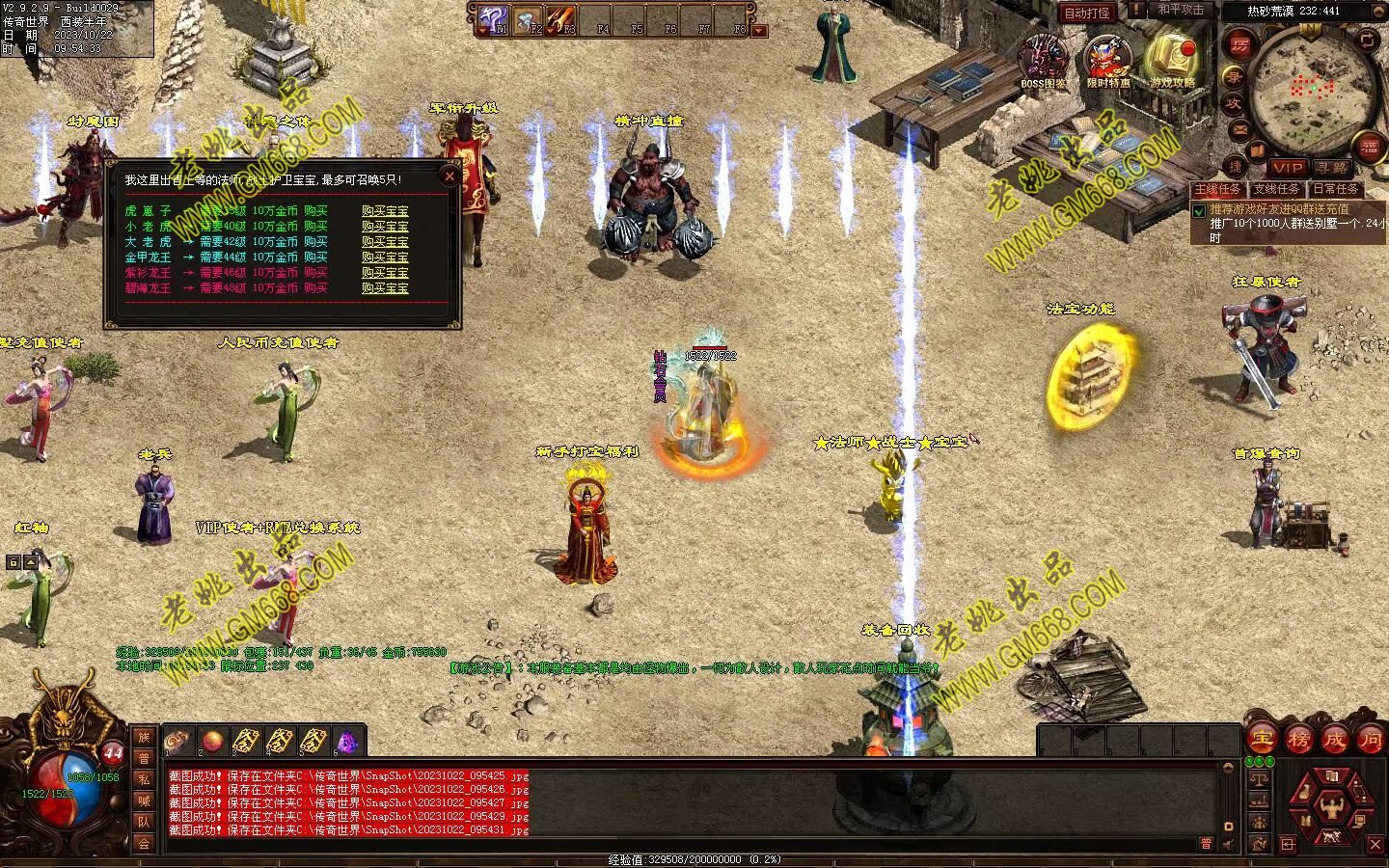This screenshot has height=868, width=1389.
Task: Activate 寻路 pathfinding
Action: click(x=1331, y=168)
